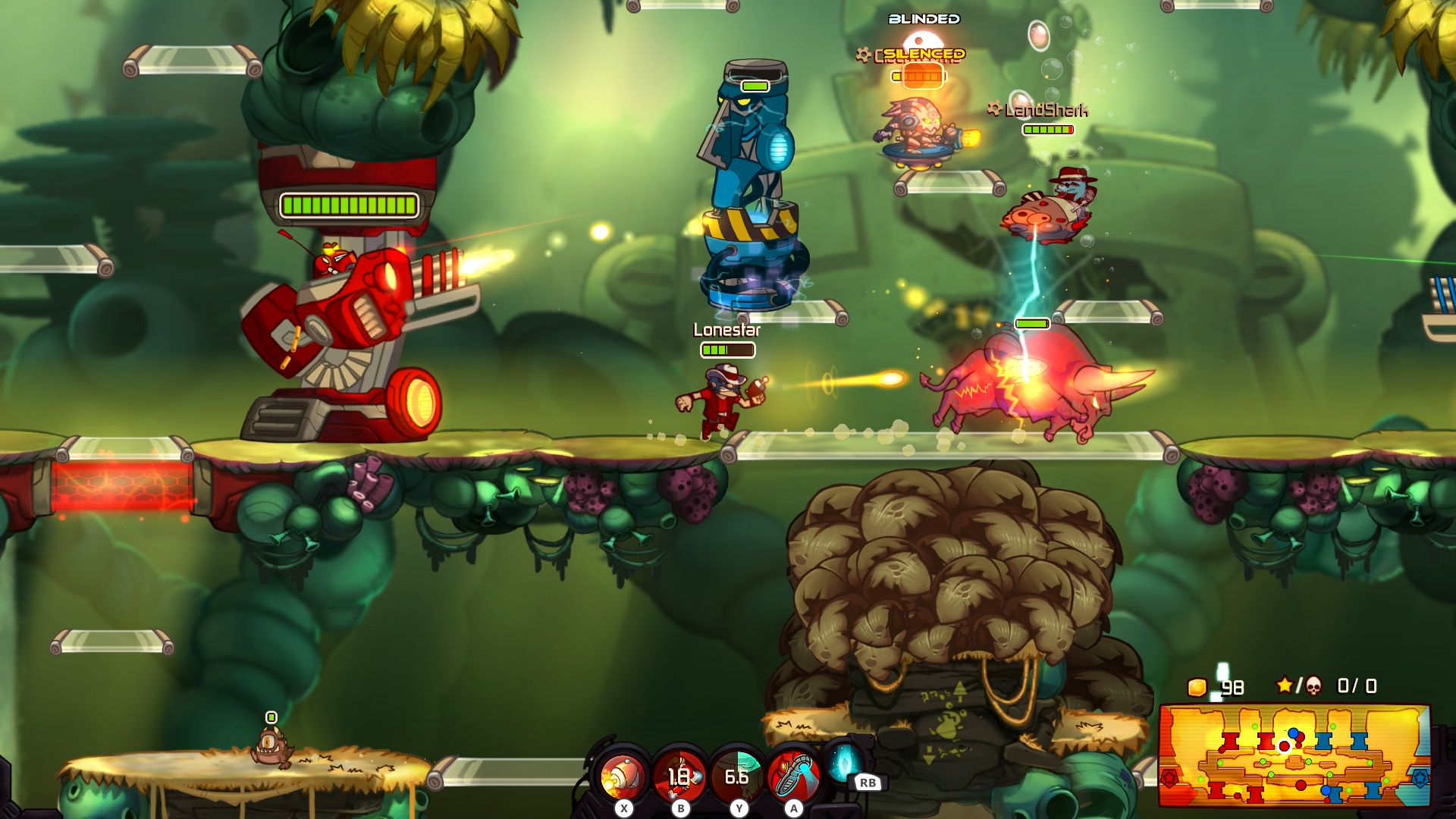Click the gear icon beside LandShark's name
Image resolution: width=1456 pixels, height=819 pixels.
click(x=995, y=108)
